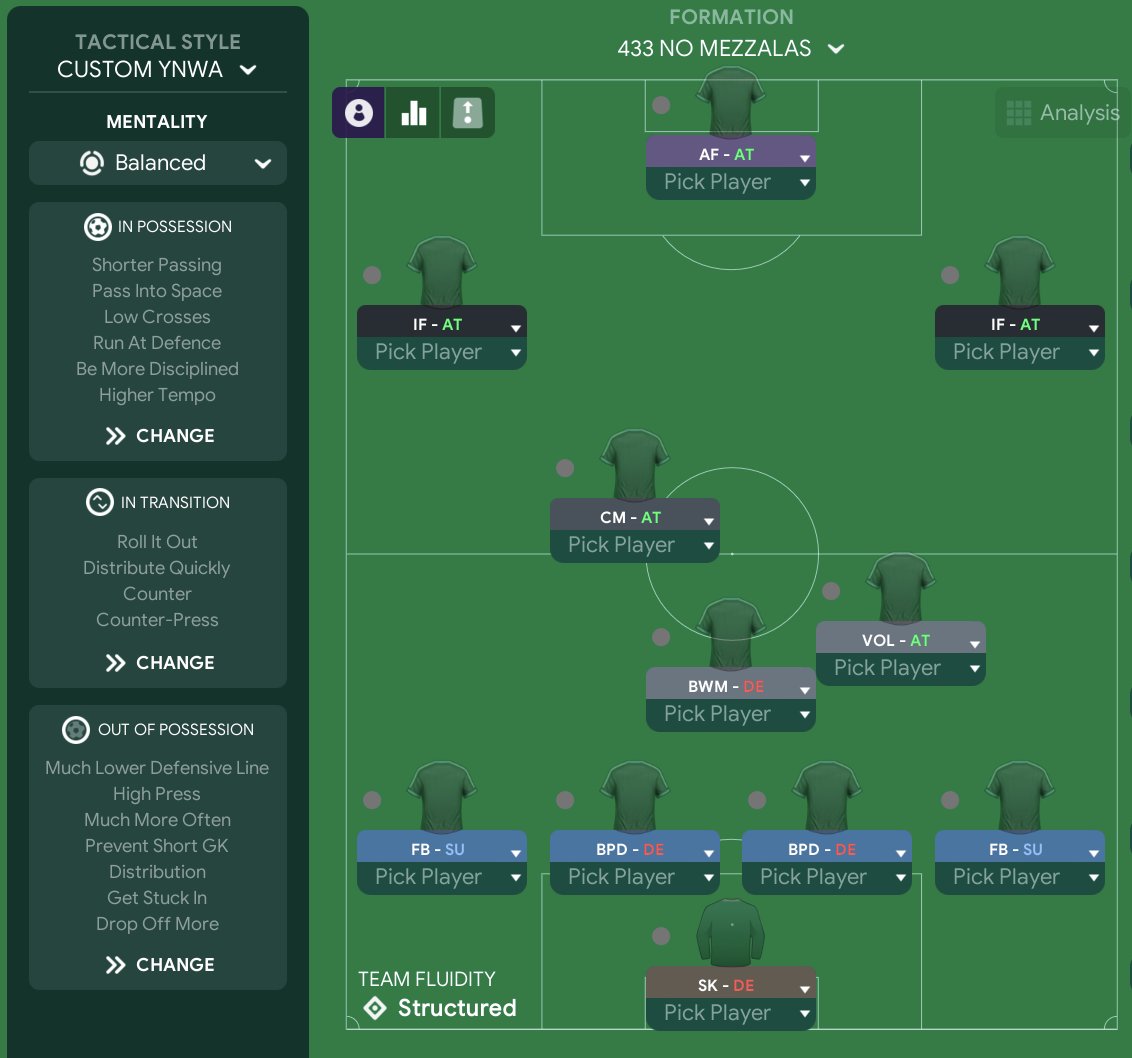The image size is (1132, 1058).
Task: Open the Tactical Style dropdown
Action: pos(157,69)
